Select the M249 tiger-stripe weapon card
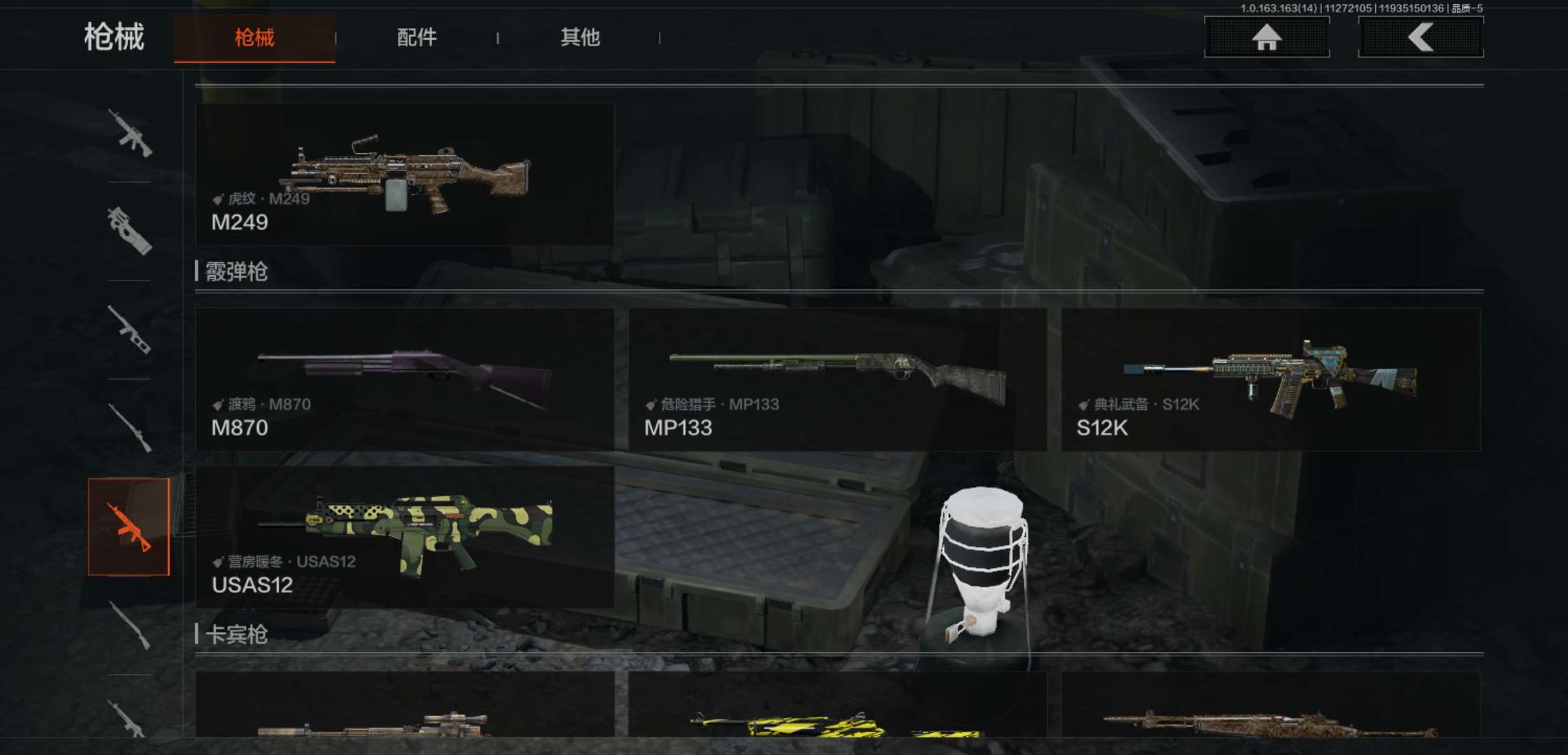Image resolution: width=1568 pixels, height=755 pixels. coord(405,175)
